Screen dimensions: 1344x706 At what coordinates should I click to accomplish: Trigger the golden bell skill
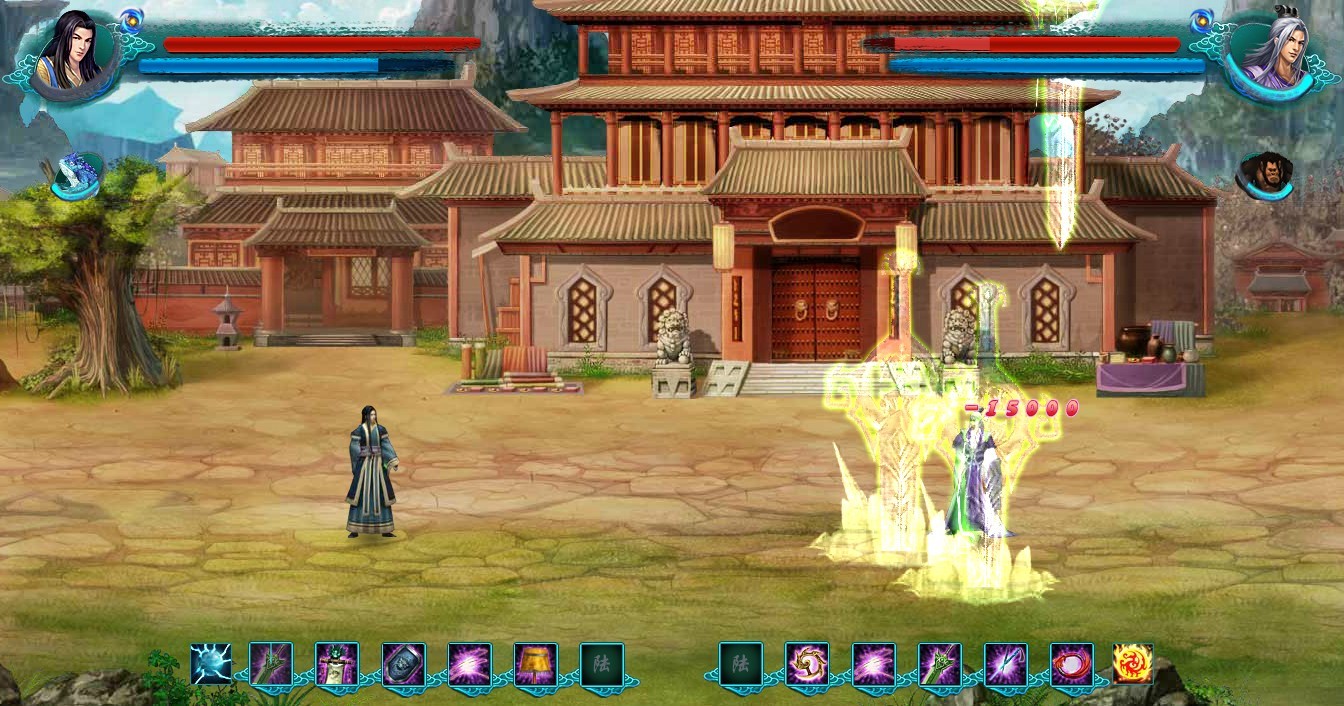pos(536,664)
